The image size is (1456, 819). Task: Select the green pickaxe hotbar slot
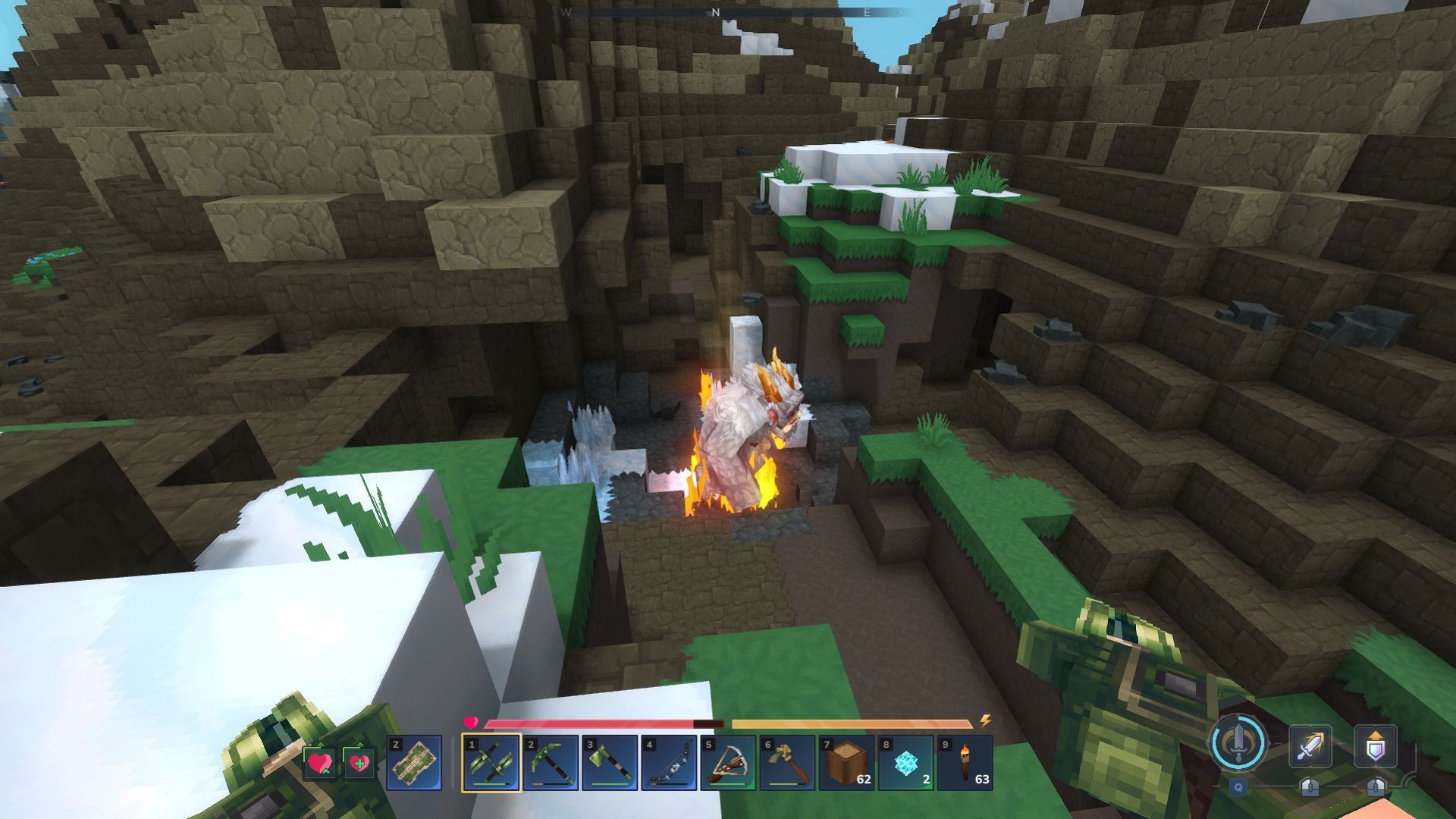550,763
